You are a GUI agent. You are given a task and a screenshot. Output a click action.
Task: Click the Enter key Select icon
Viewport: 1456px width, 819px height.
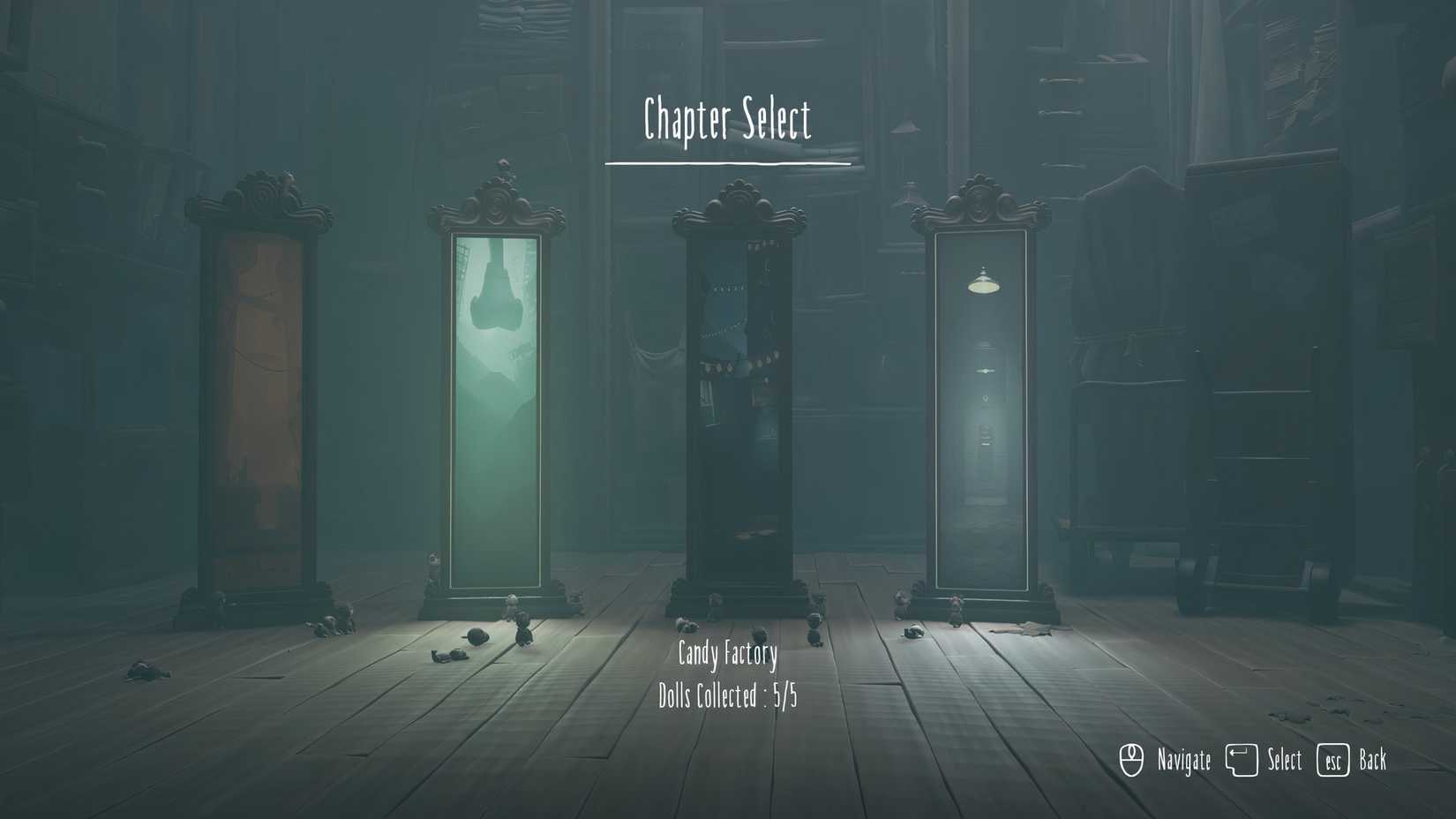[x=1243, y=758]
